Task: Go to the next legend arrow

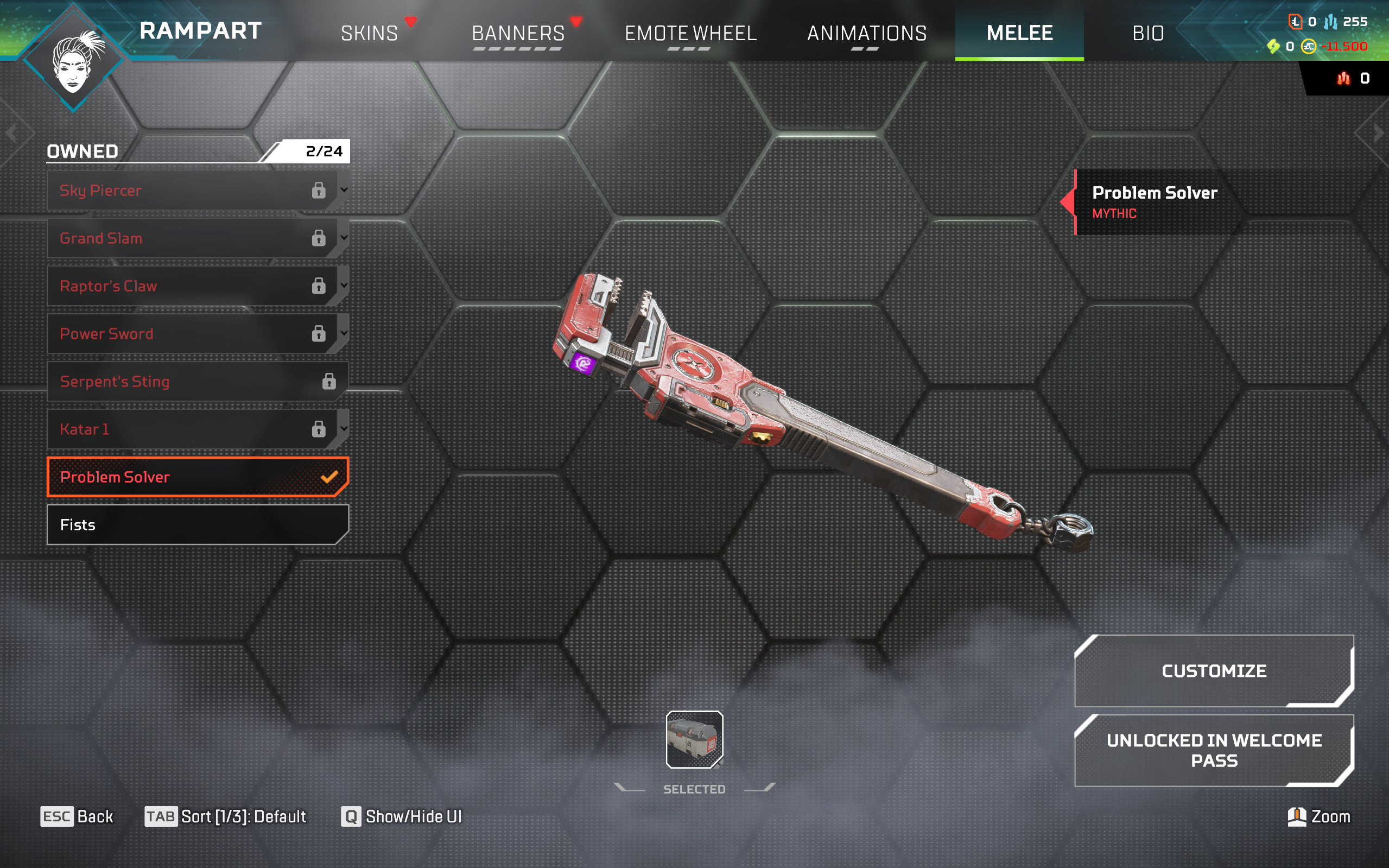Action: [x=1378, y=134]
